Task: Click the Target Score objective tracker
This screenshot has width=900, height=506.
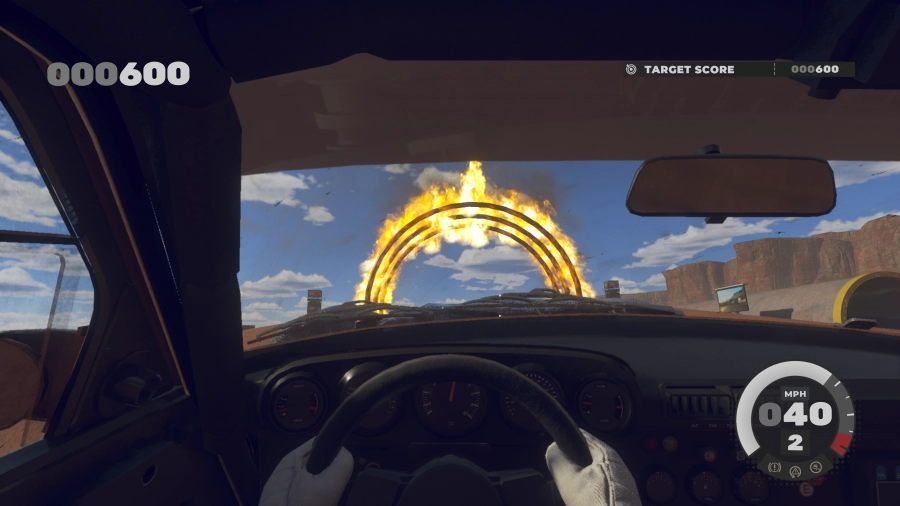Action: (x=738, y=70)
